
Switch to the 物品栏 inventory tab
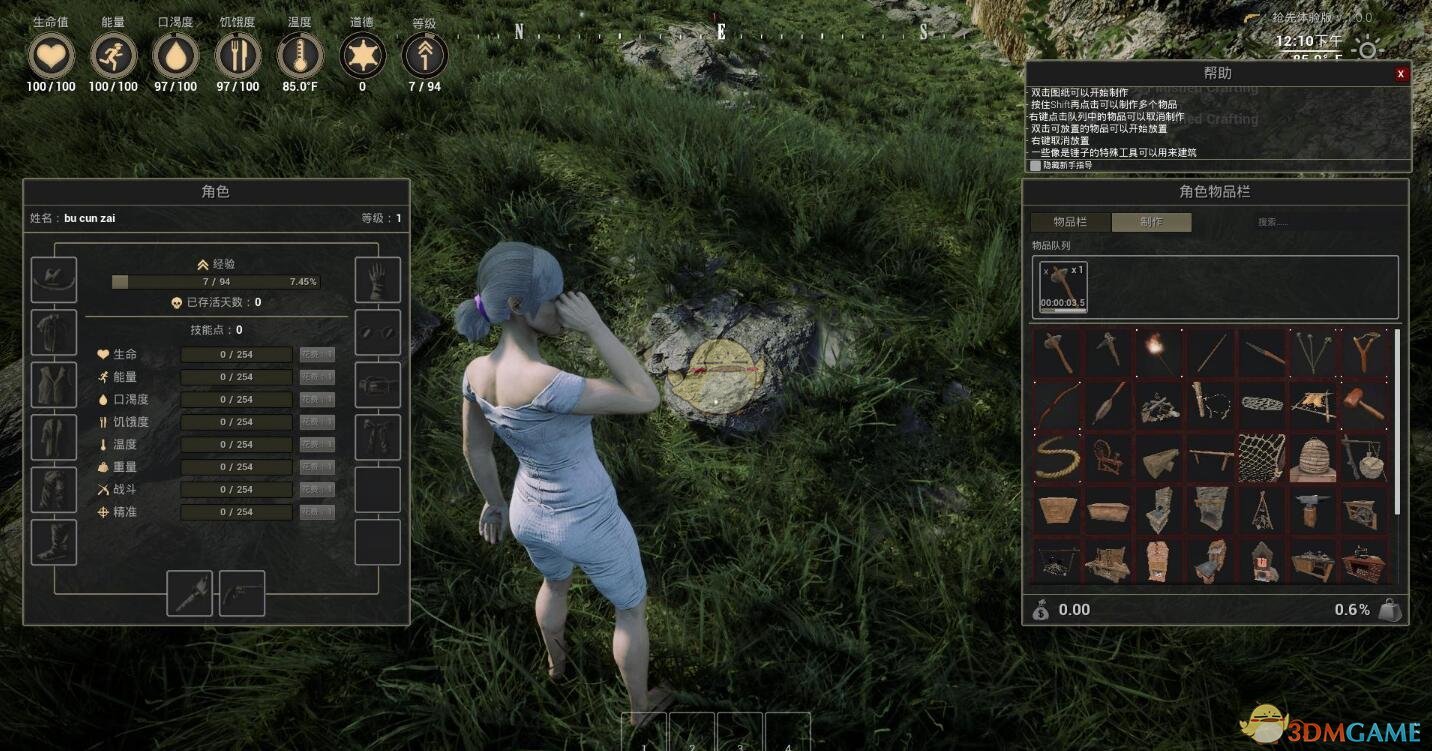tap(1070, 222)
